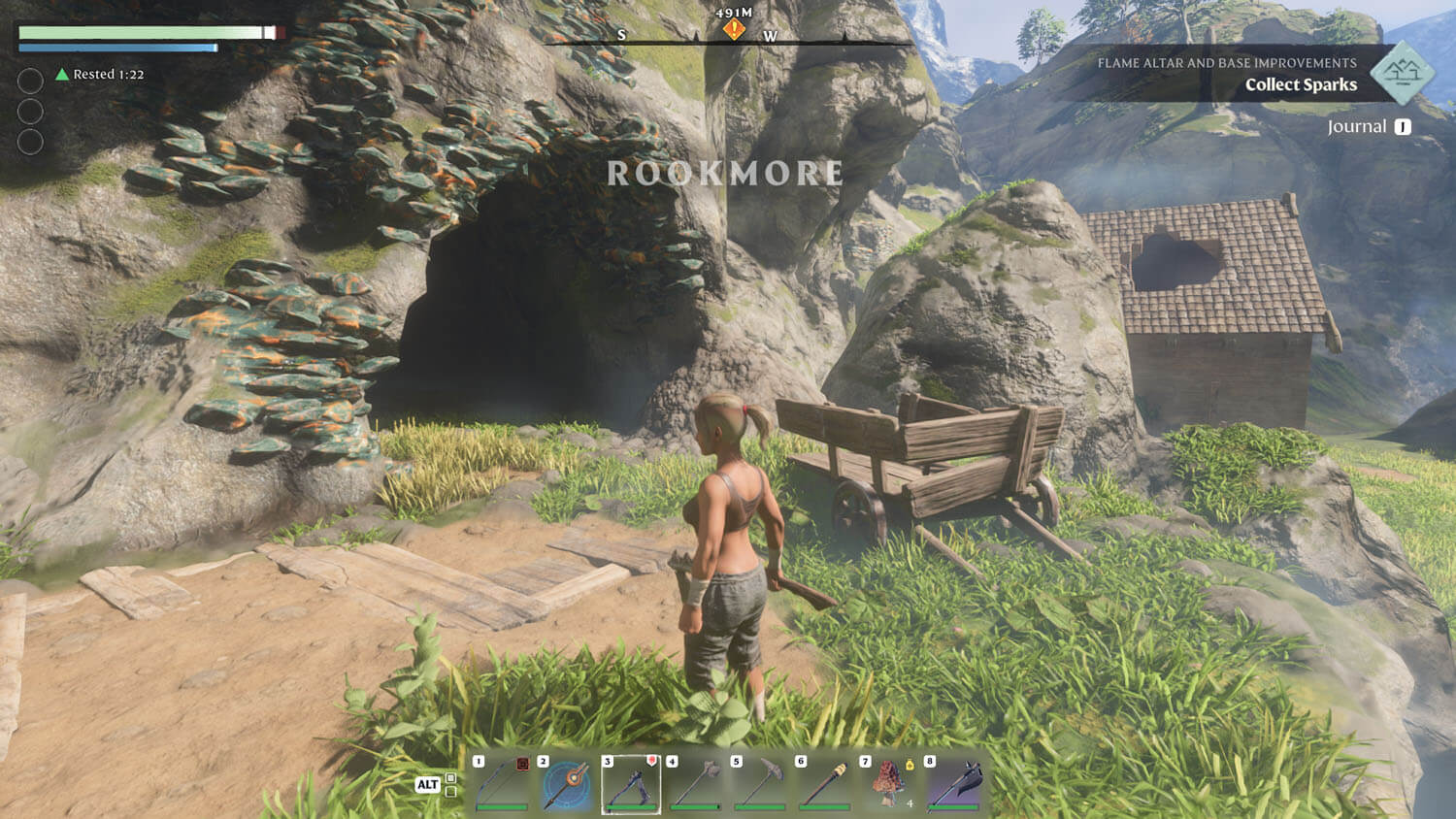This screenshot has width=1456, height=819.
Task: Open the Collect Sparks quest tracker
Action: tap(1301, 84)
